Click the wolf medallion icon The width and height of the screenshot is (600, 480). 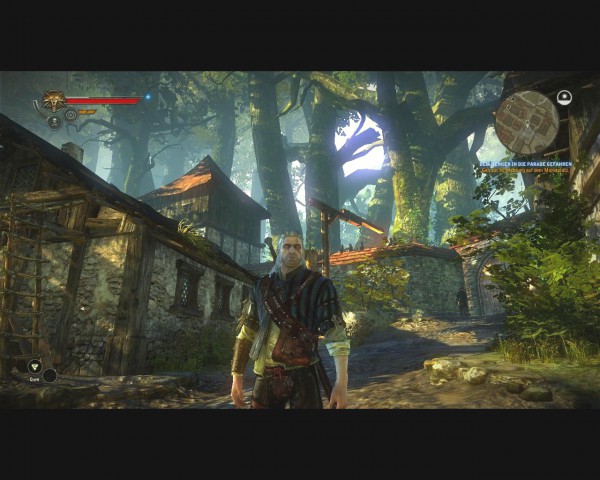[x=52, y=100]
